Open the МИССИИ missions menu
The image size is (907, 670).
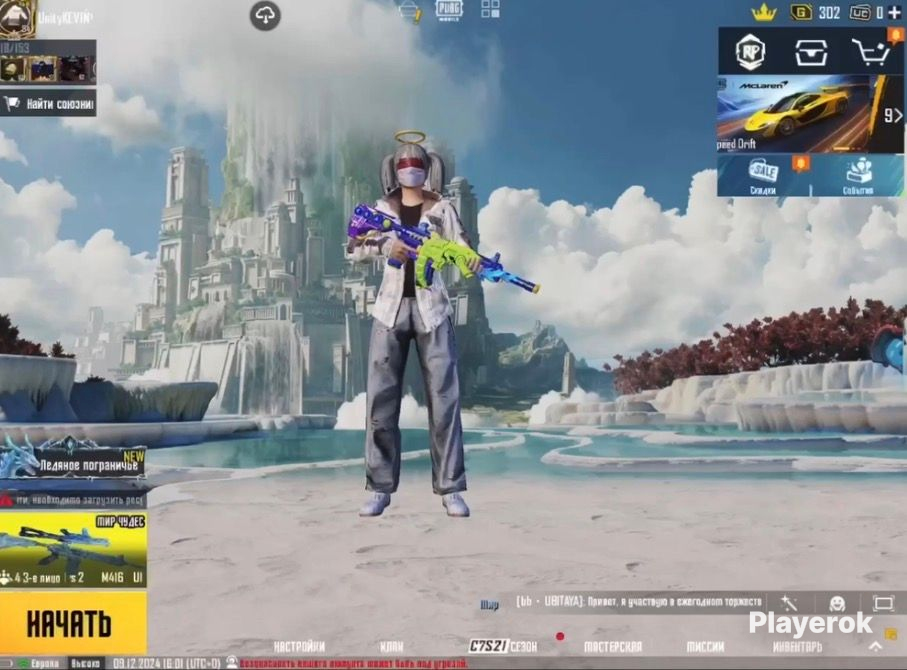pos(705,647)
